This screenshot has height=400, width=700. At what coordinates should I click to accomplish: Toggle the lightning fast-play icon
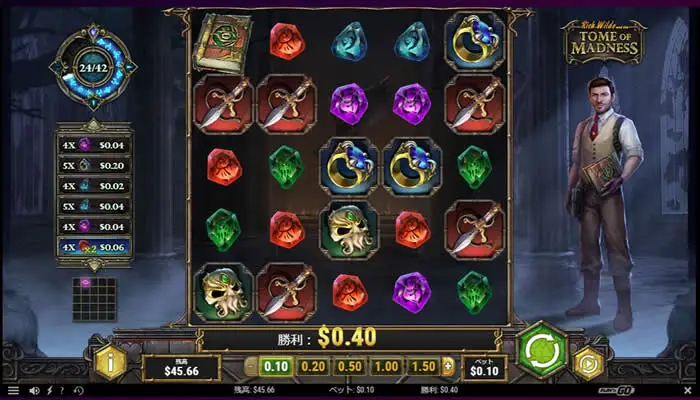[50, 390]
